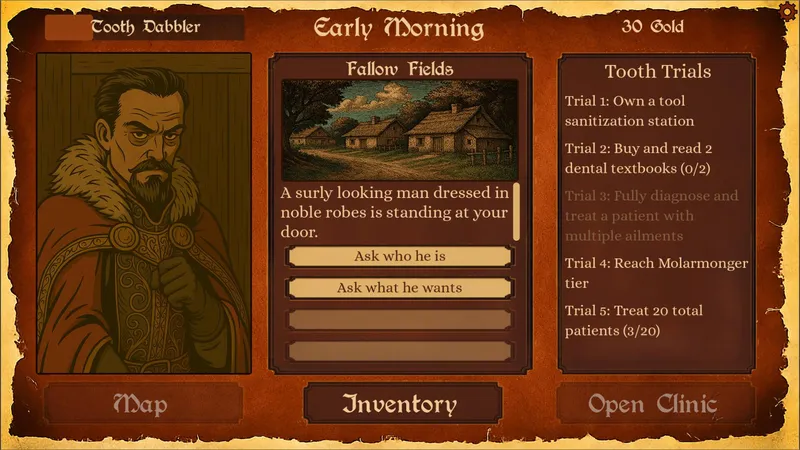Select Trial 5 treat 20 patients objective
This screenshot has width=800, height=450.
[645, 320]
